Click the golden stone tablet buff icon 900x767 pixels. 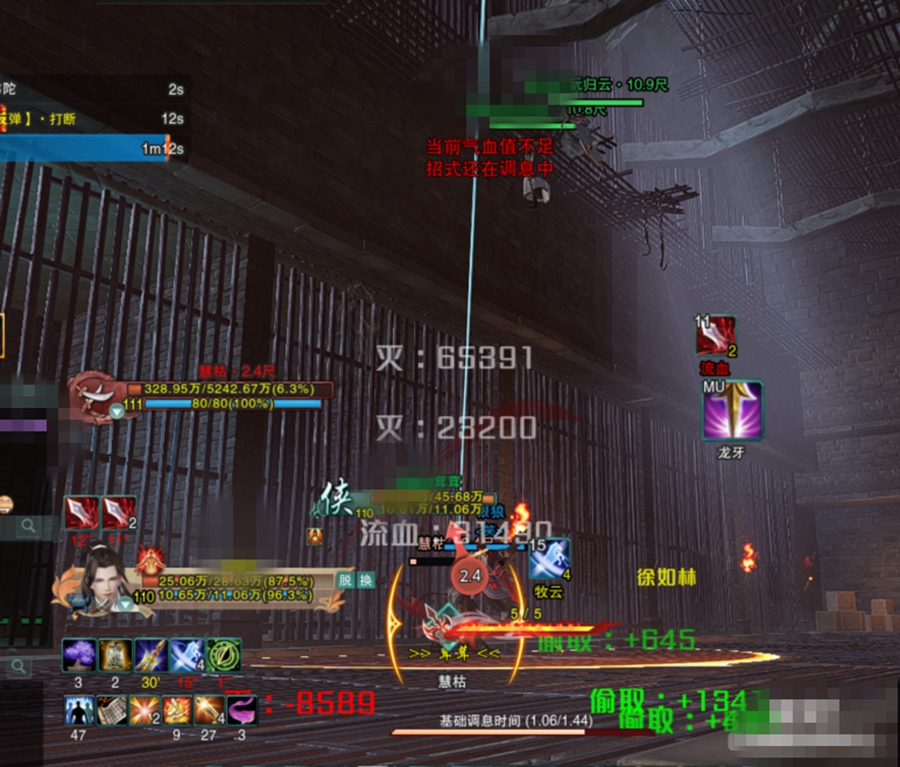(x=115, y=656)
